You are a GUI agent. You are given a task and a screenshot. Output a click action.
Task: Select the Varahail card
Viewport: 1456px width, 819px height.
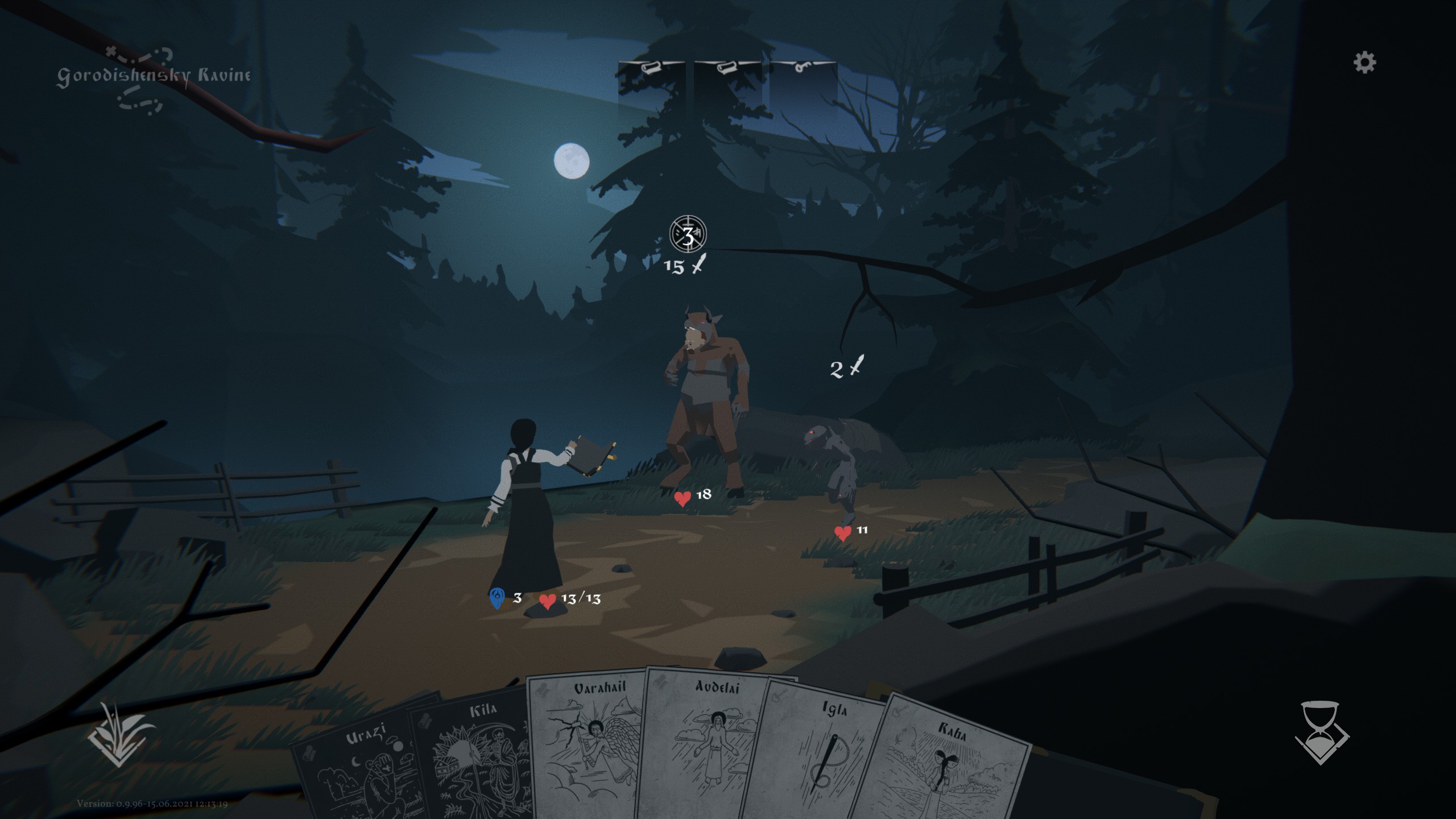pyautogui.click(x=586, y=745)
